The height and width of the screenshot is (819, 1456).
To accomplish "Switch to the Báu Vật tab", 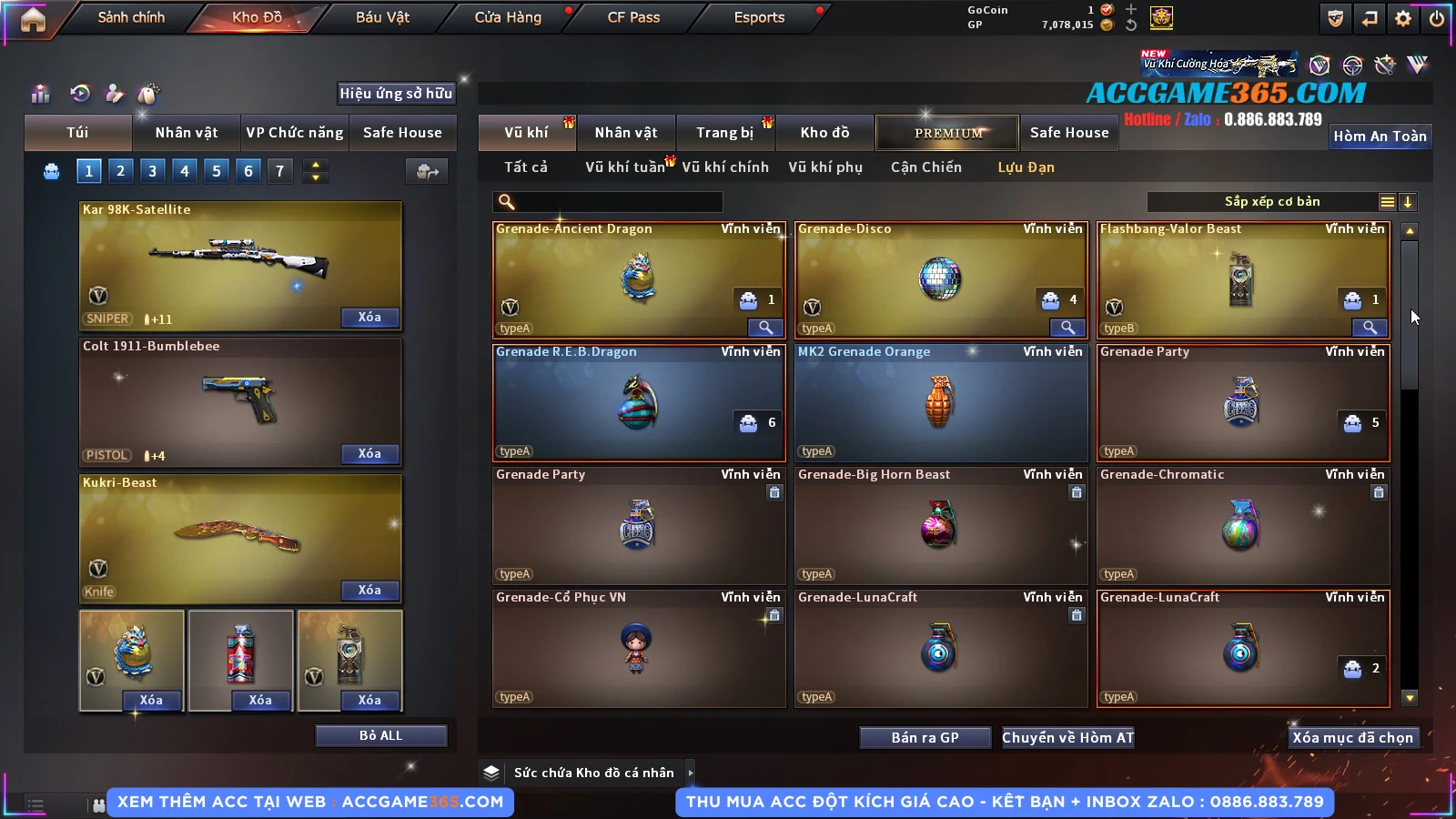I will [382, 17].
